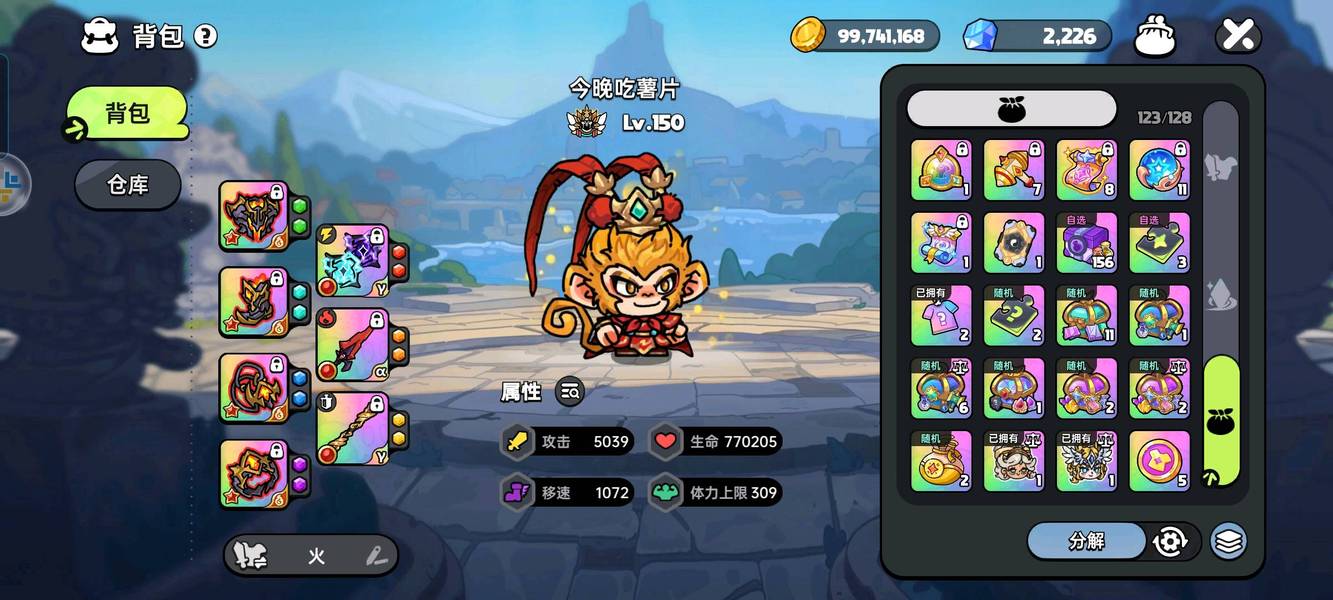Viewport: 1333px width, 600px height.
Task: Open the coin pouch icon beside the gems
Action: (x=1155, y=37)
